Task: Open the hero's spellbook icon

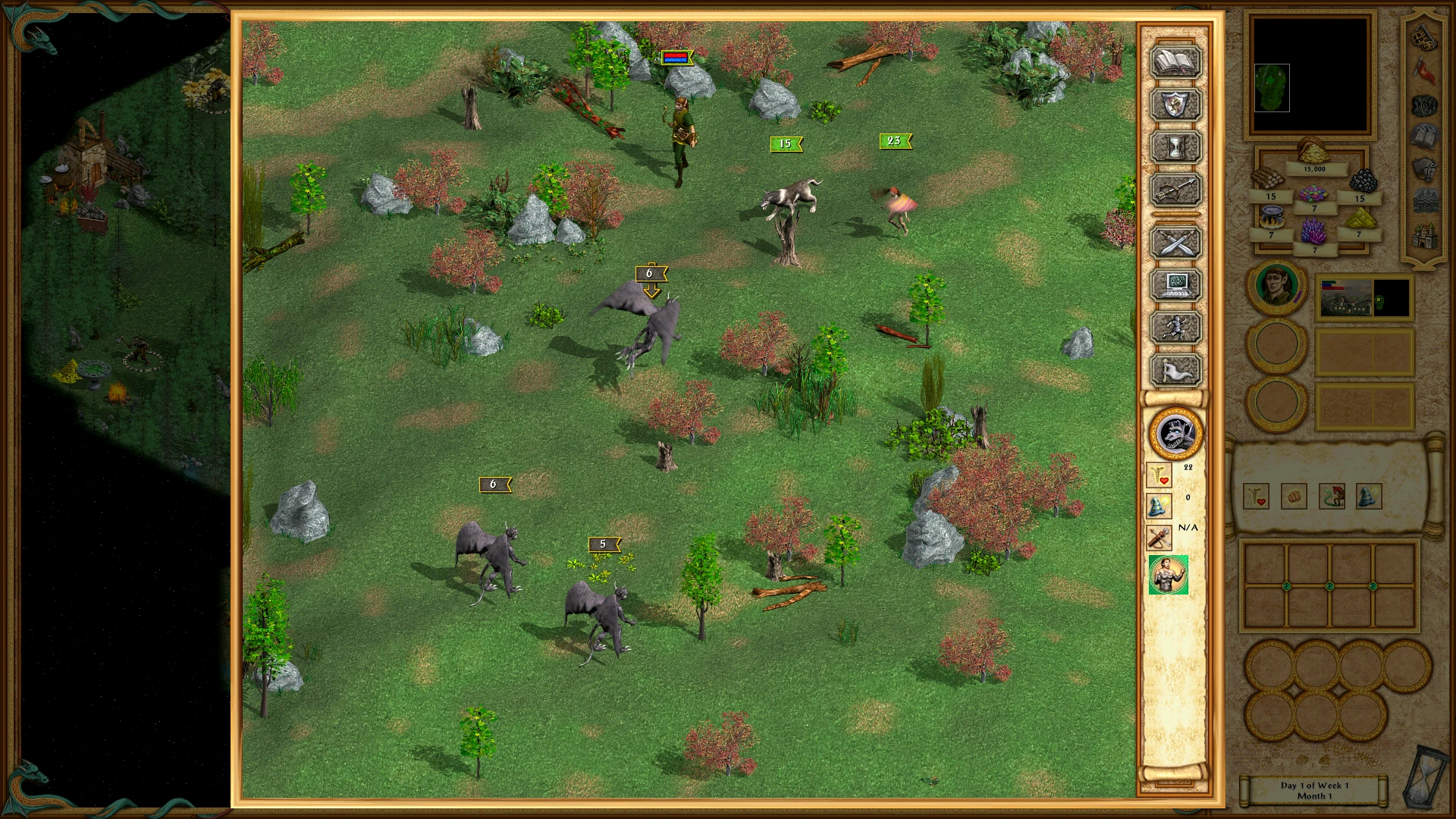Action: coord(1176,61)
